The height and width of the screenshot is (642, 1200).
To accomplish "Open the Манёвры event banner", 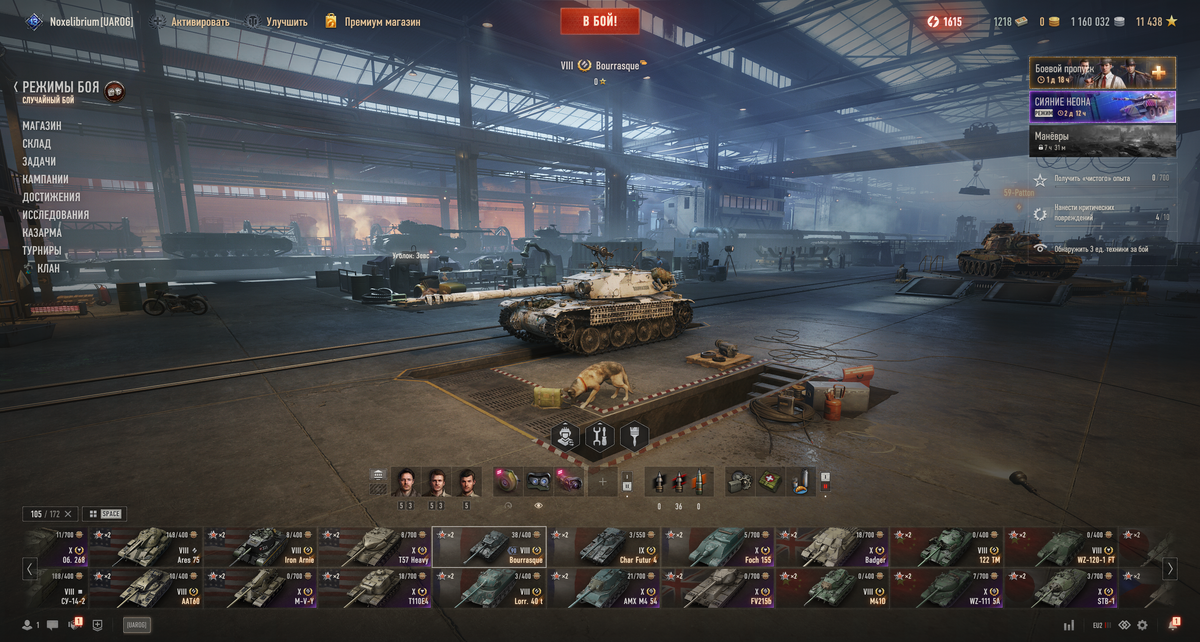I will pos(1102,141).
